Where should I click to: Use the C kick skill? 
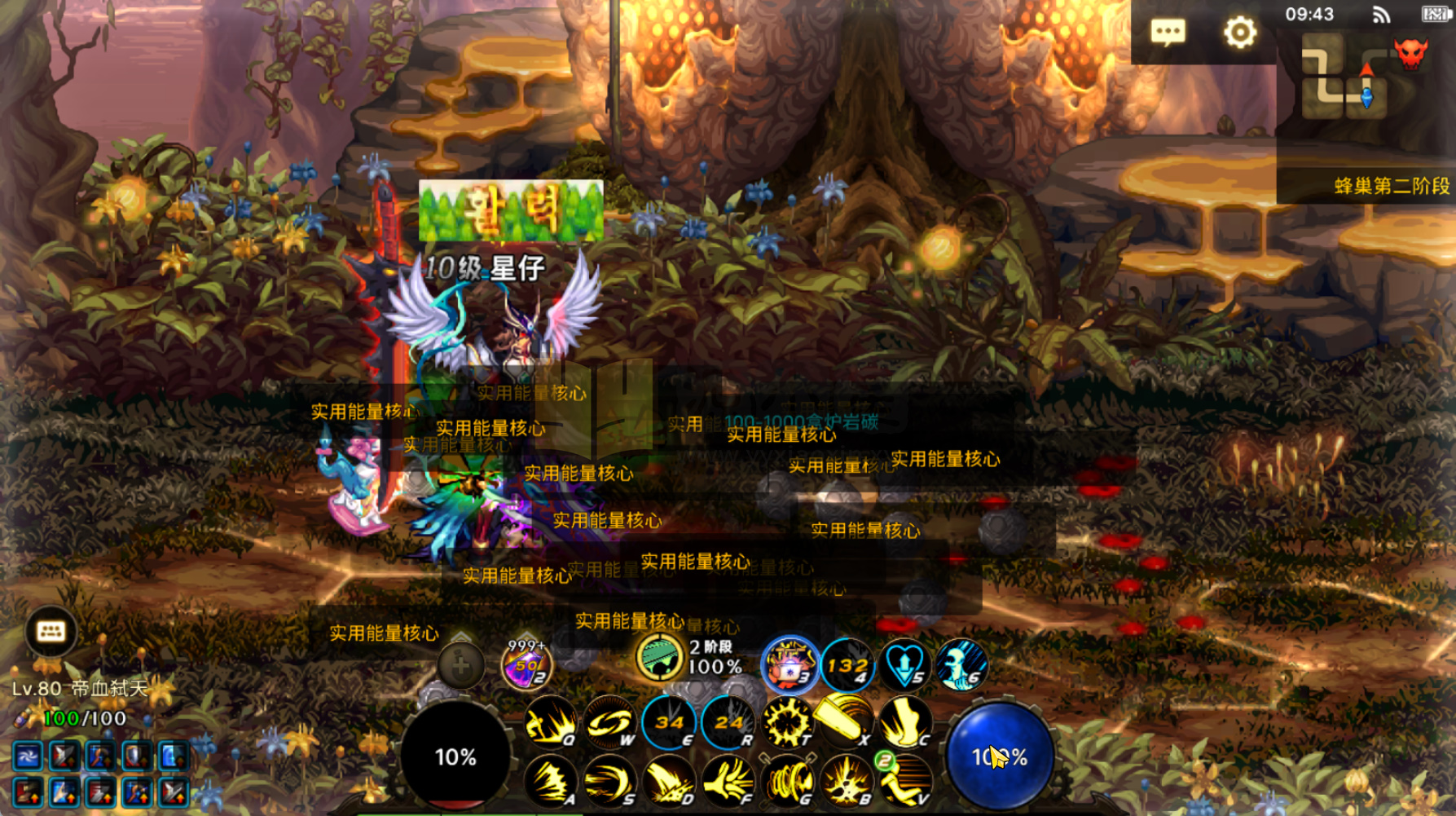click(904, 722)
